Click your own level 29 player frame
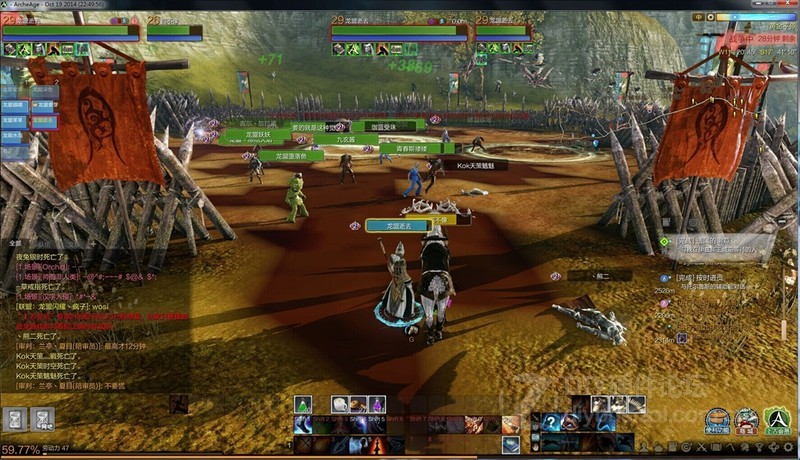800x460 pixels. click(70, 30)
